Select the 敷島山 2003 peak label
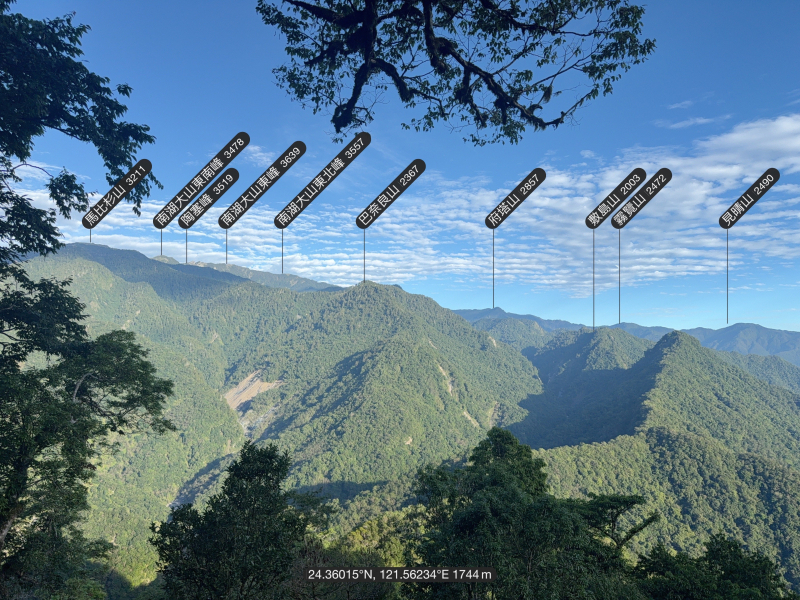The height and width of the screenshot is (600, 800). point(615,198)
